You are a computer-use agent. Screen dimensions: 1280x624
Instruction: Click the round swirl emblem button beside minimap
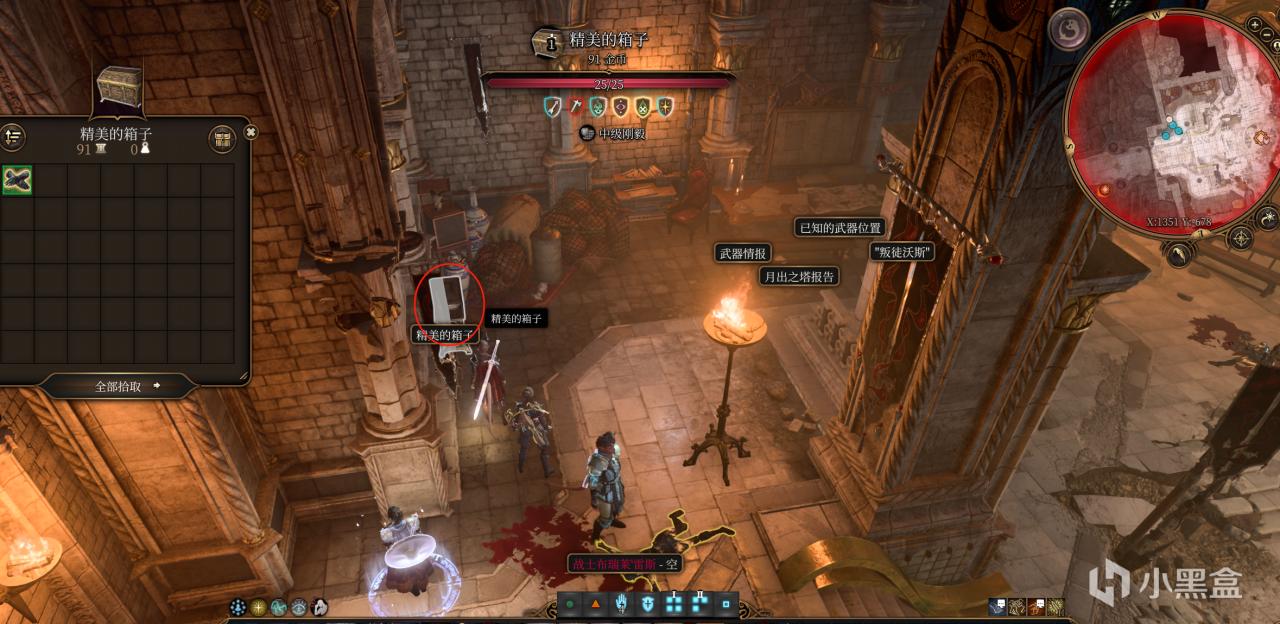1068,27
